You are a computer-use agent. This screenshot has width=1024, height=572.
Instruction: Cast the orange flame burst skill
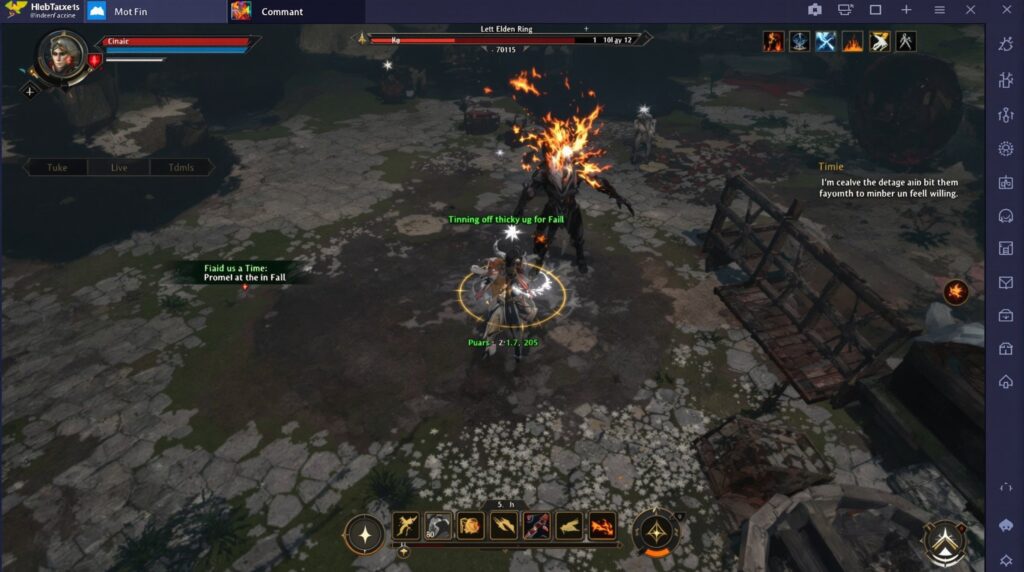click(x=602, y=525)
